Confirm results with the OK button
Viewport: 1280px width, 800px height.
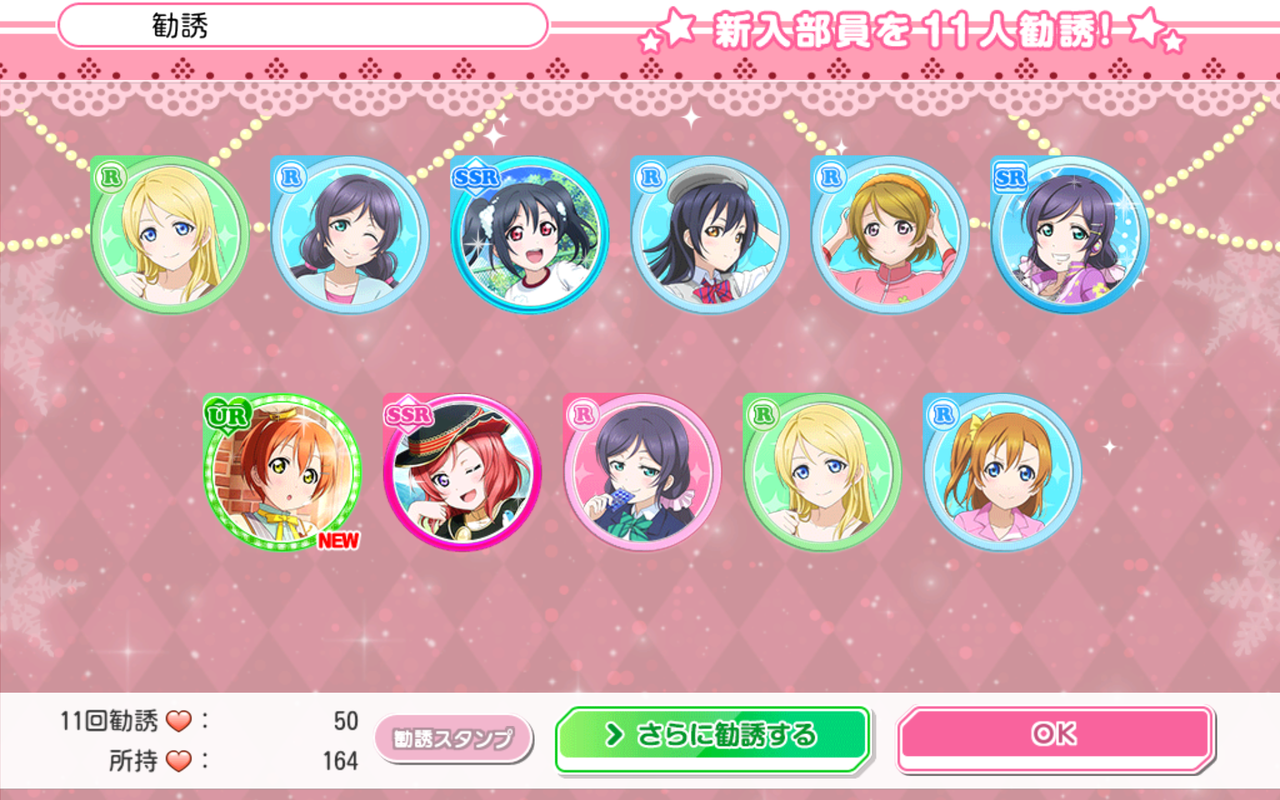[x=1055, y=733]
